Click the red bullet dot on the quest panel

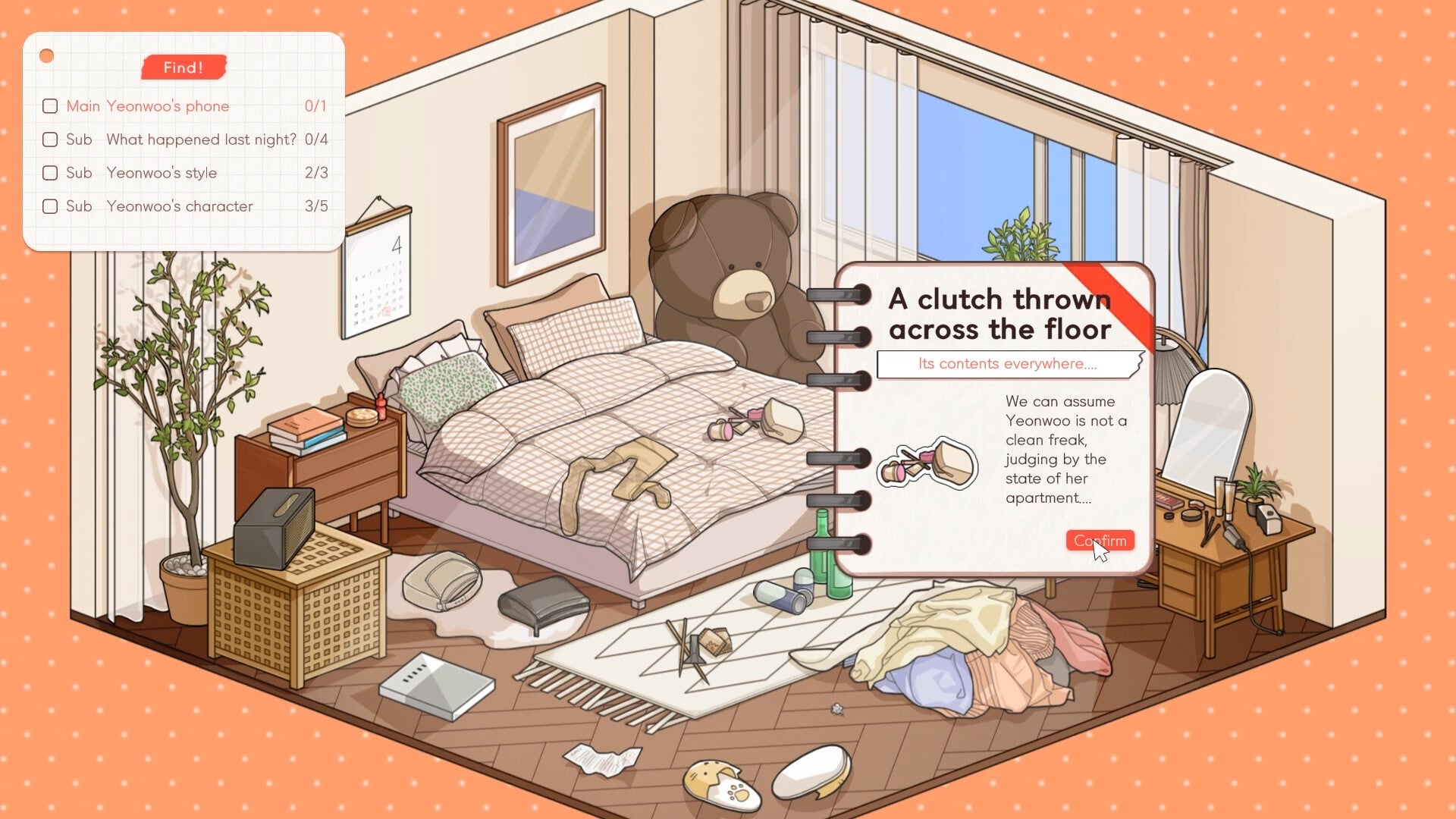(x=48, y=54)
